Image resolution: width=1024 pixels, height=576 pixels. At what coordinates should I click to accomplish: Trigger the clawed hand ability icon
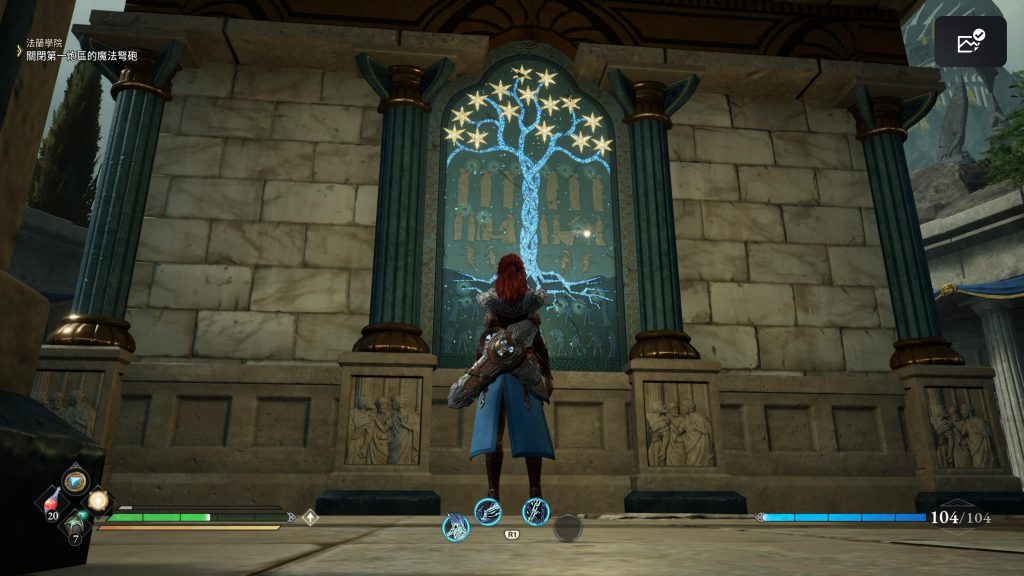pos(487,512)
